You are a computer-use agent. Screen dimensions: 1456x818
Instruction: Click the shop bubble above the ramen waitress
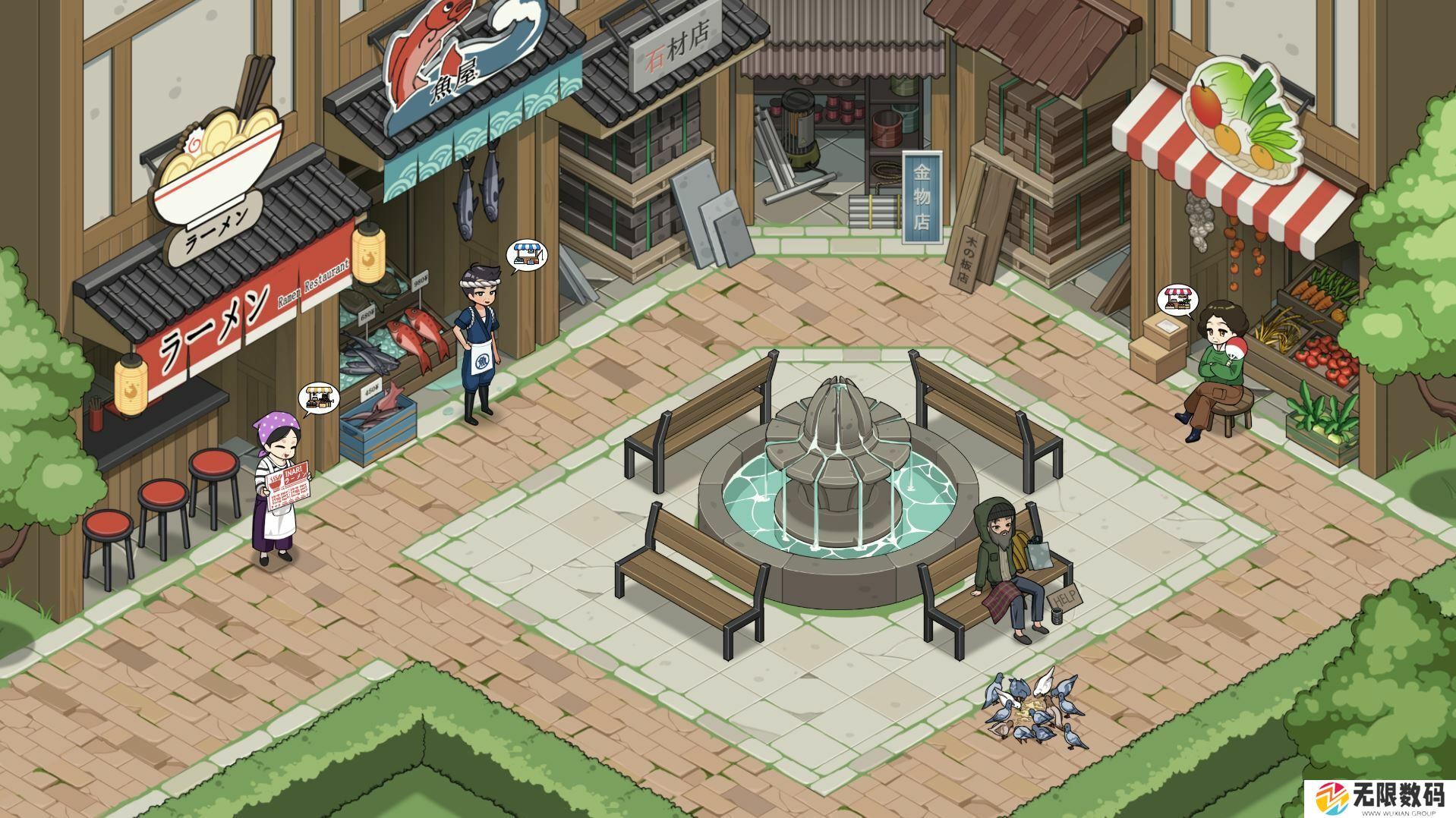[x=319, y=398]
